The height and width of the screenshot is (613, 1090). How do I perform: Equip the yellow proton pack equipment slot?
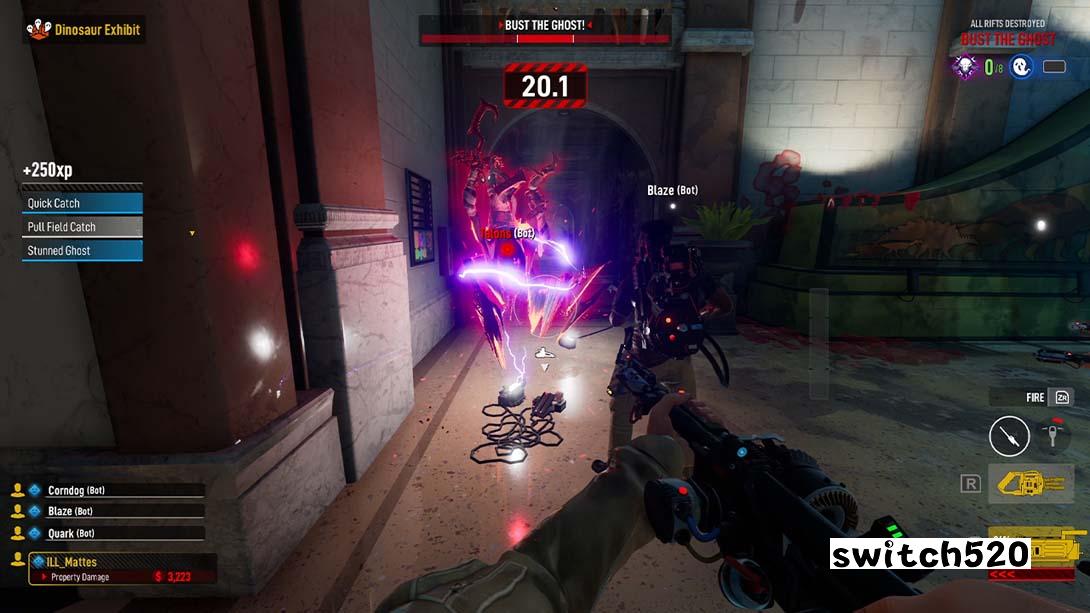point(1030,483)
